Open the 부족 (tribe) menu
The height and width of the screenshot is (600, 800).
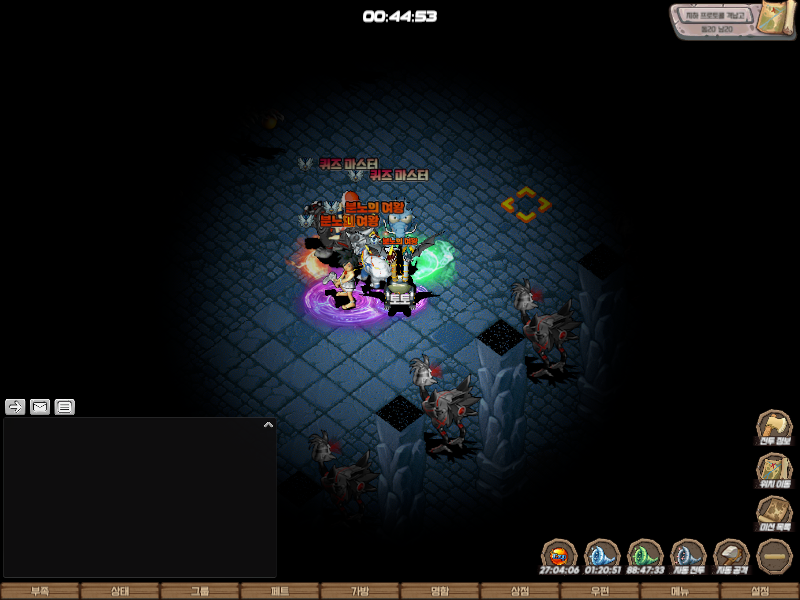[40, 591]
